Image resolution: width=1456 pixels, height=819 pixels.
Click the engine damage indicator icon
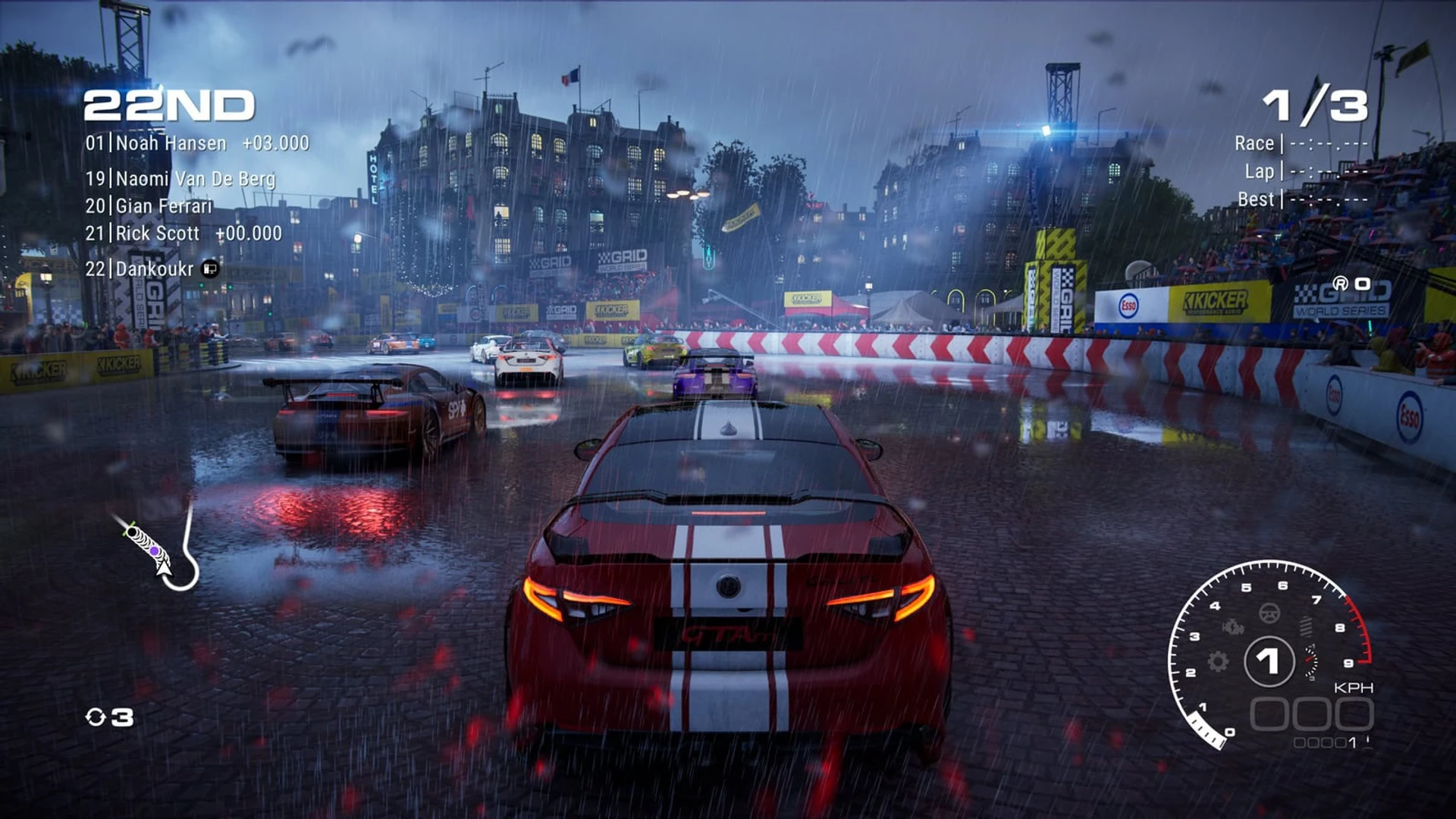(1233, 627)
